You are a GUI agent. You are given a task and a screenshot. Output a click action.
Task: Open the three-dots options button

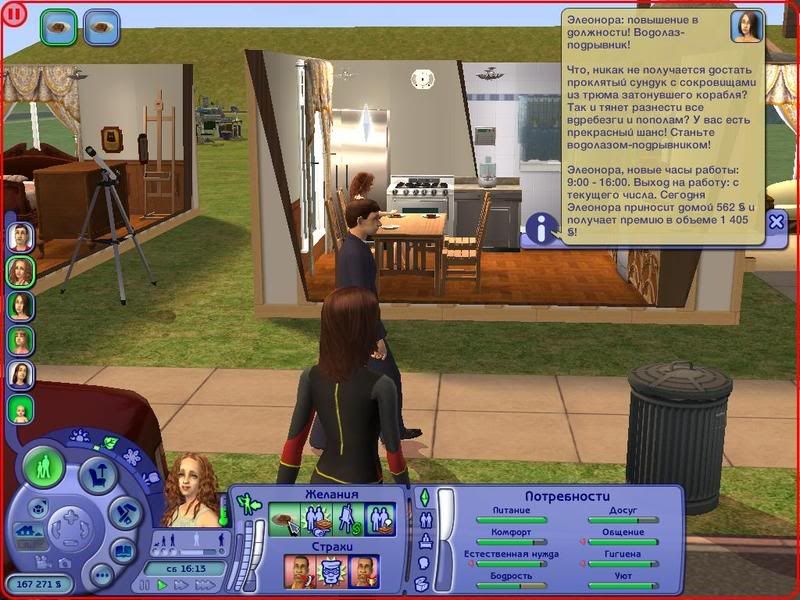(x=101, y=574)
